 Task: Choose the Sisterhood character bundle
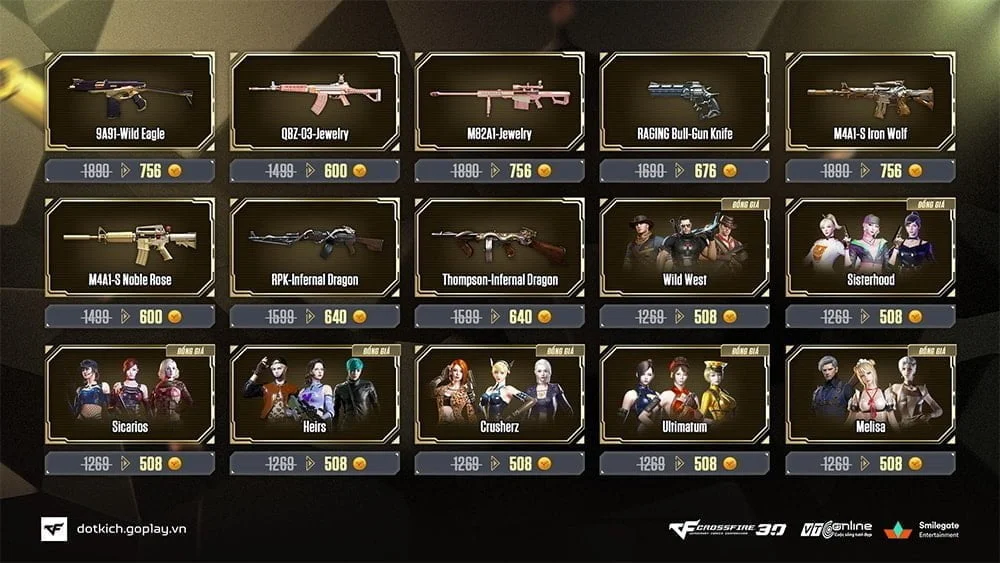[869, 248]
